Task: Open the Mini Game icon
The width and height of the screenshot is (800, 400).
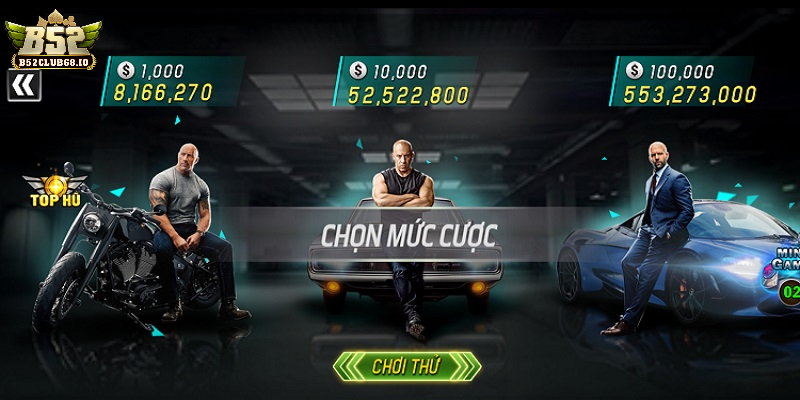Action: point(785,262)
